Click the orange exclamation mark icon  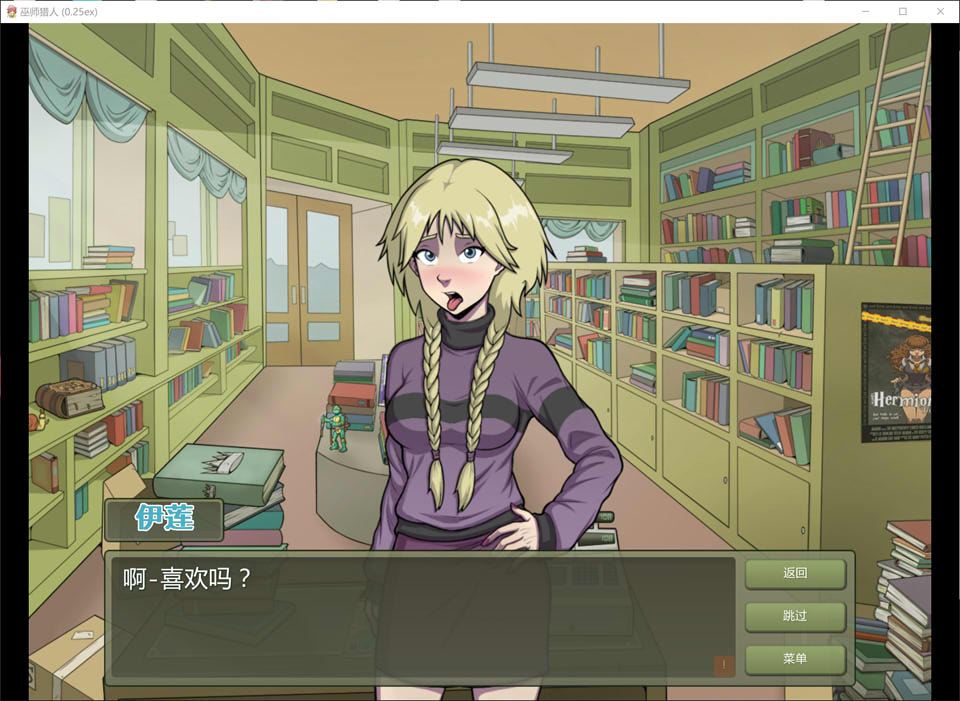point(724,665)
